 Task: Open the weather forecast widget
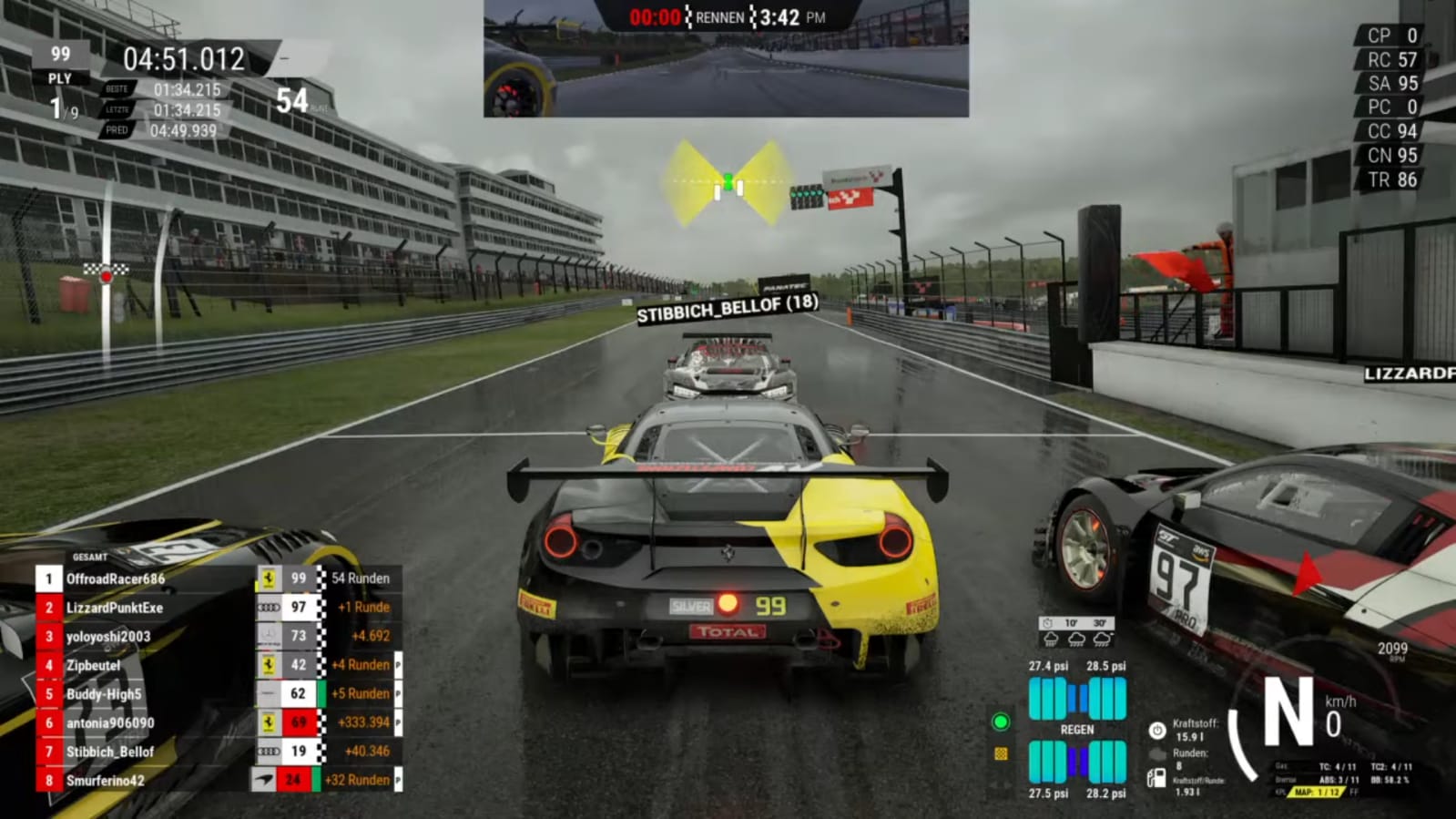click(1076, 631)
